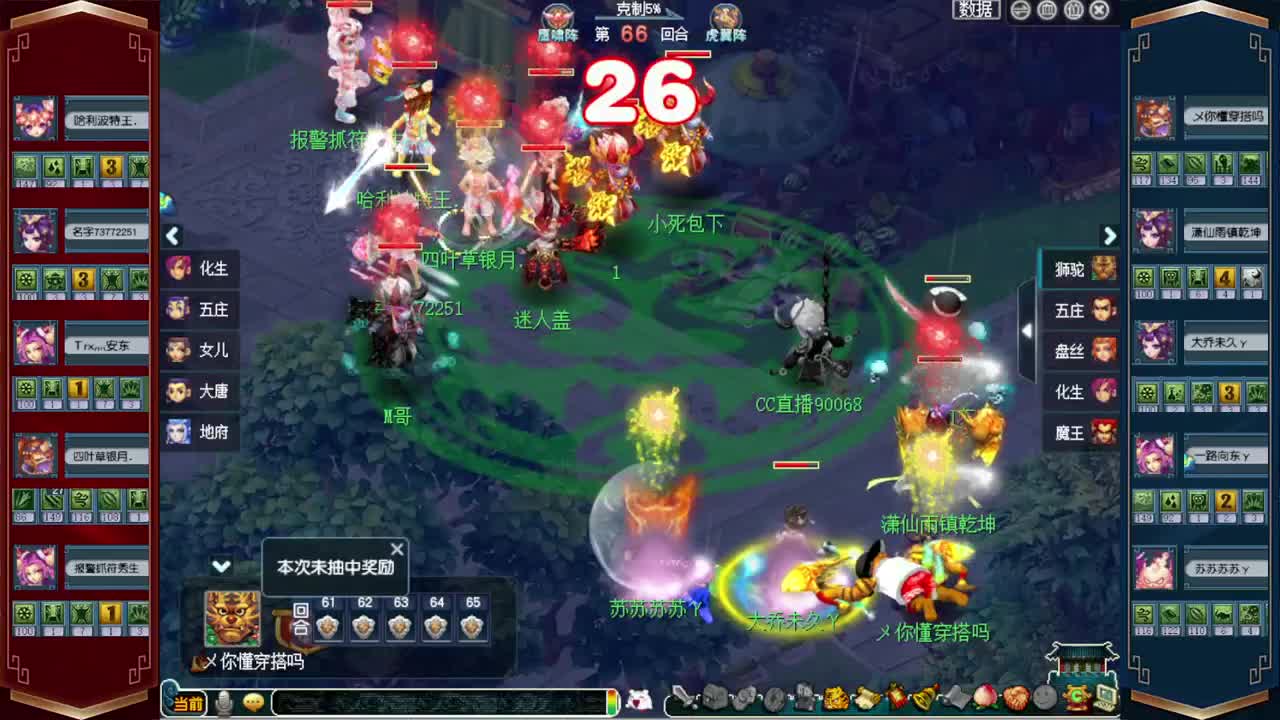Viewport: 1280px width, 720px height.
Task: Click the peach item icon on the bottom toolbar
Action: [983, 700]
